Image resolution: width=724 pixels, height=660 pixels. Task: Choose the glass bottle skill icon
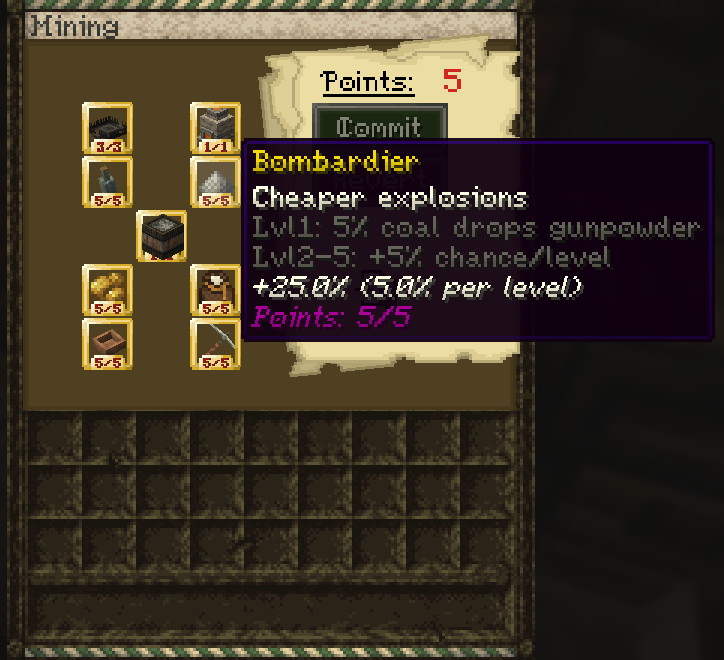tap(107, 182)
